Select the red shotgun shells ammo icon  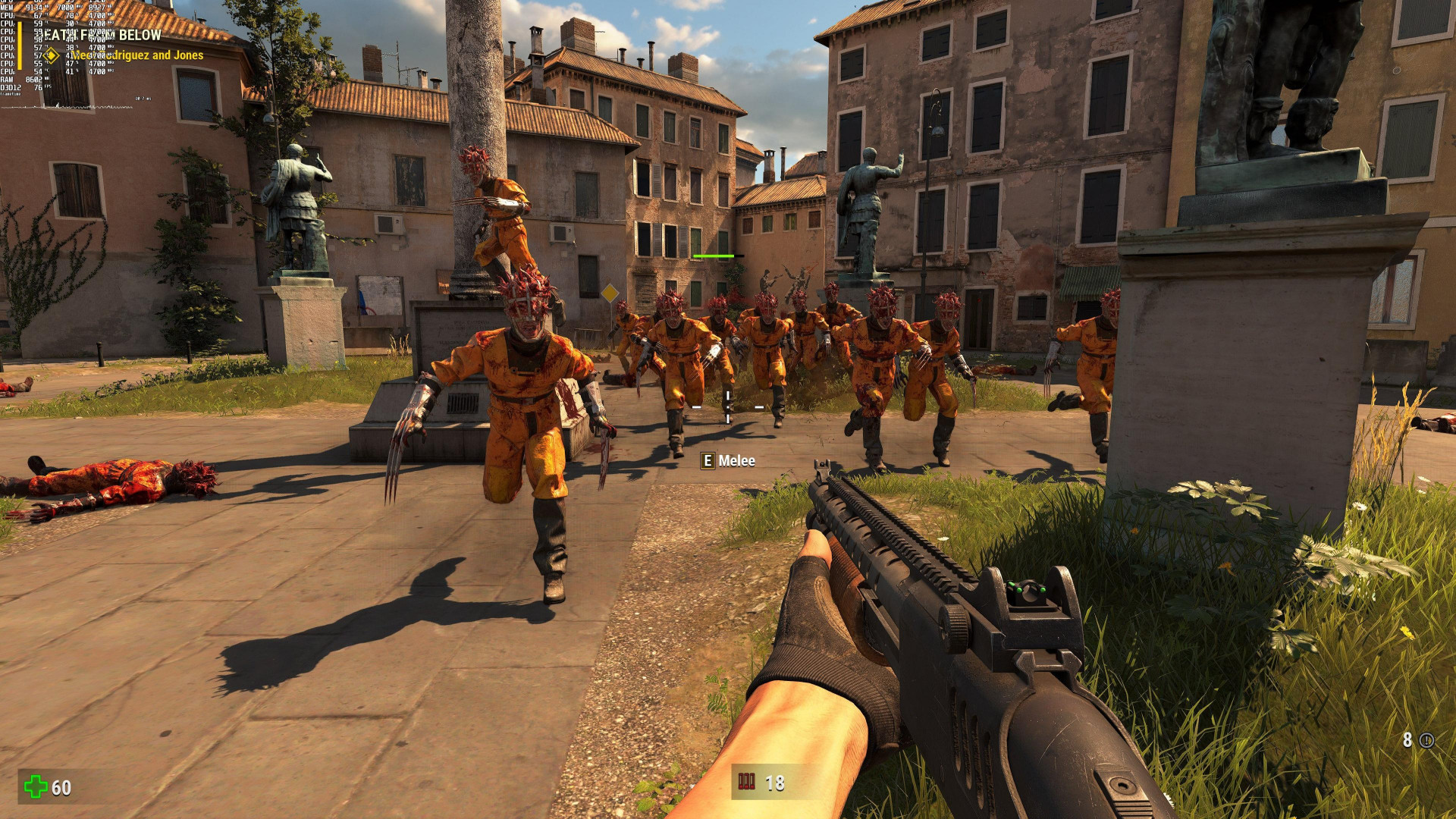pos(747,782)
